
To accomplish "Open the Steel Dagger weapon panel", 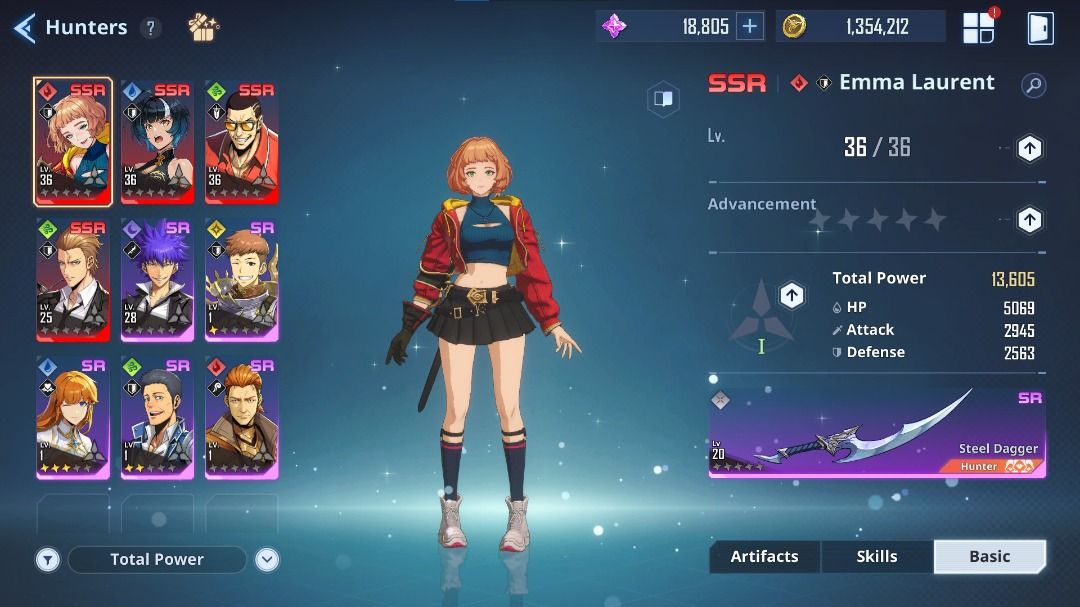I will tap(877, 433).
